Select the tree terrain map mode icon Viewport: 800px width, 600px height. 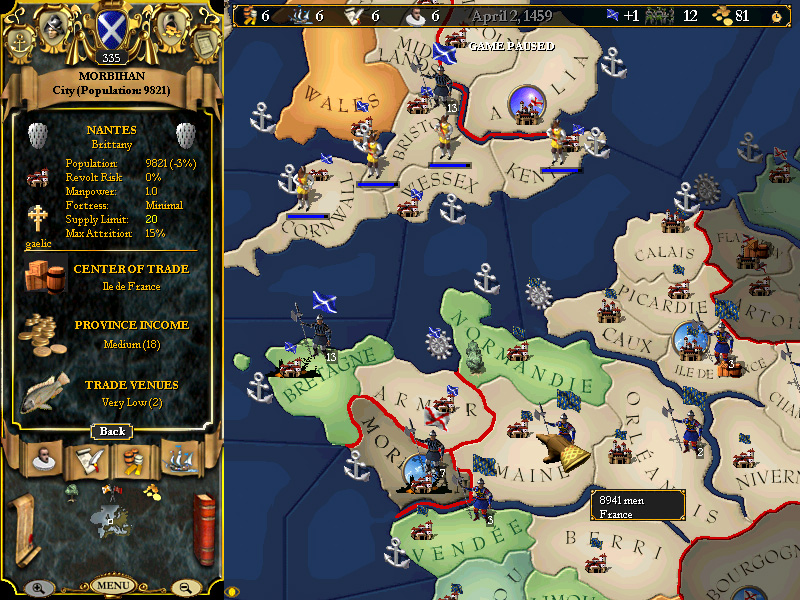73,490
